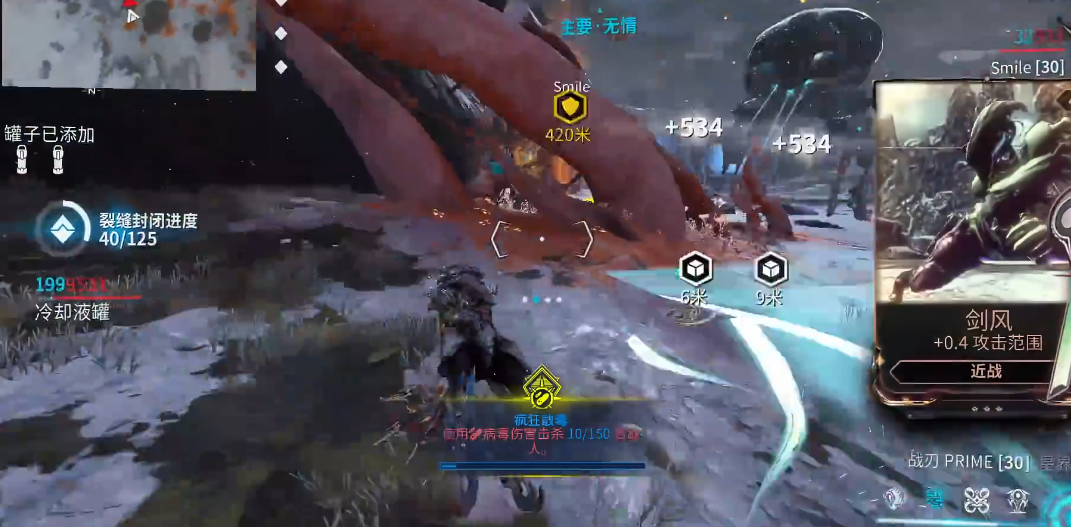Select the cube marker showing 9米
The width and height of the screenshot is (1071, 527).
(x=769, y=268)
